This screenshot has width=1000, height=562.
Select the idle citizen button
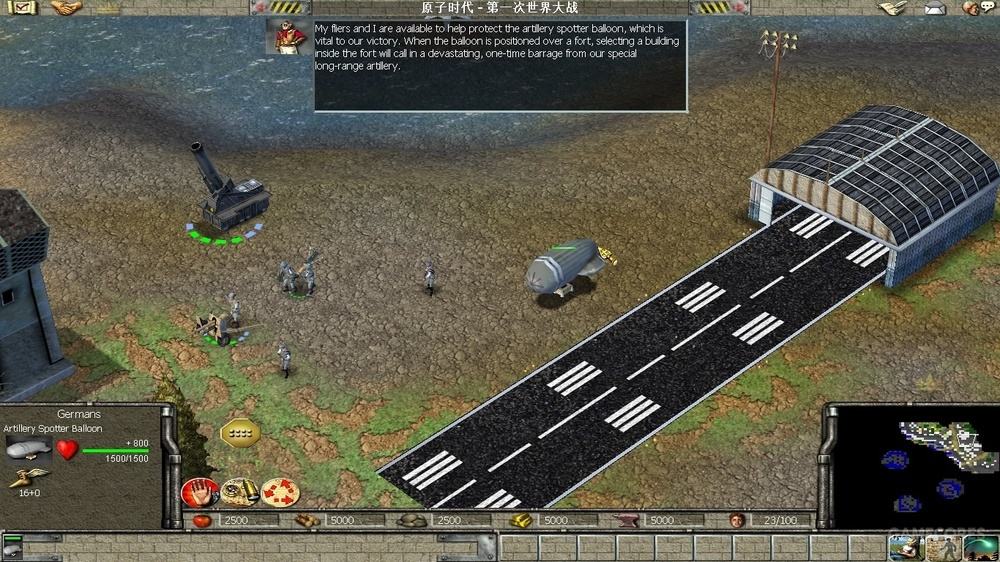pos(903,548)
